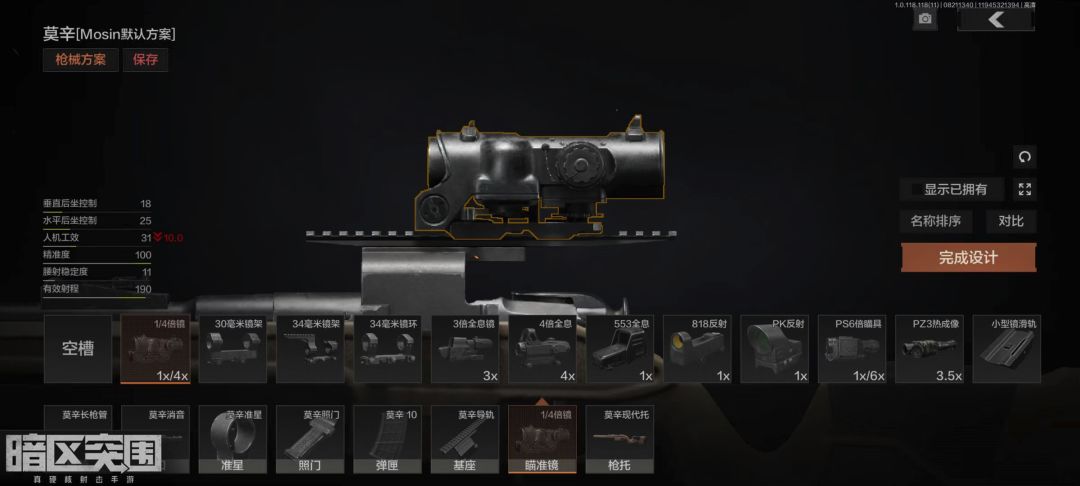Image resolution: width=1080 pixels, height=486 pixels.
Task: Switch to the 枪托 stock slot
Action: click(620, 439)
